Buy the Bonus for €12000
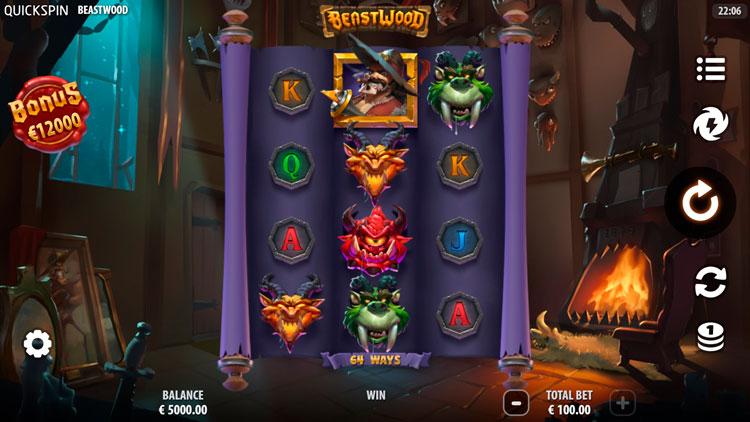The height and width of the screenshot is (422, 750). pos(49,113)
